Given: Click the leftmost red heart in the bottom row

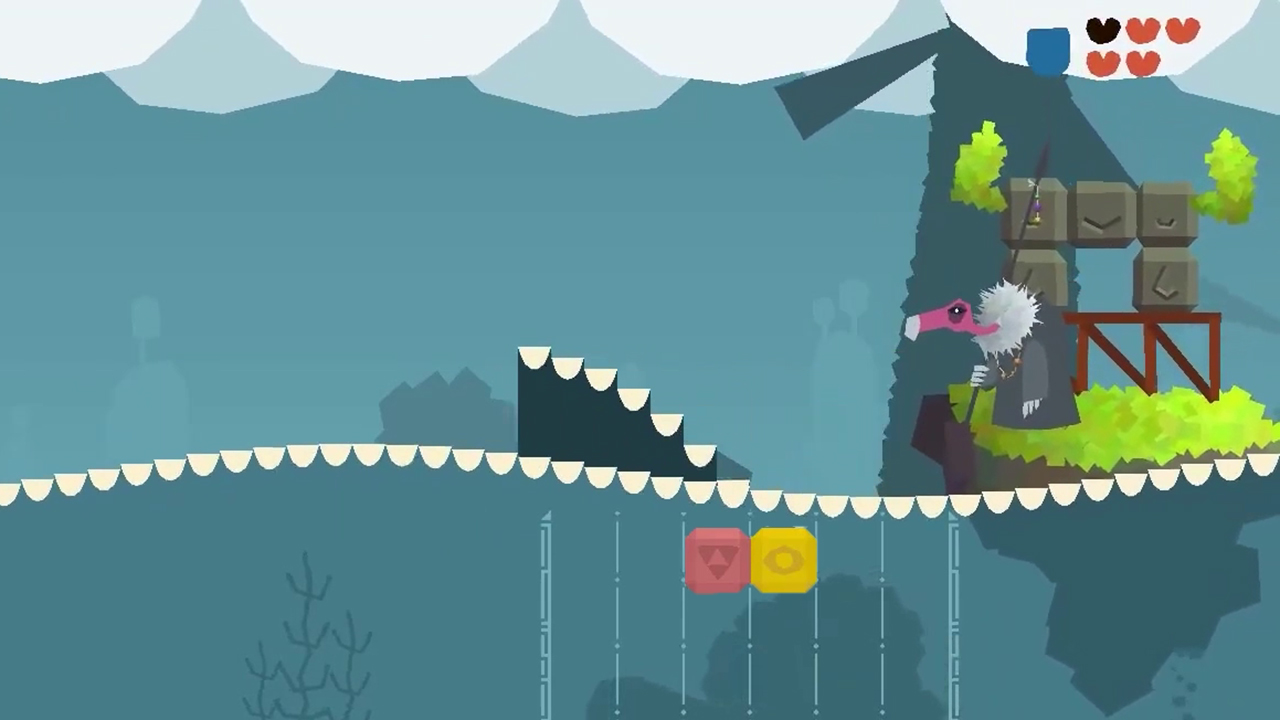Looking at the screenshot, I should pyautogui.click(x=1103, y=62).
